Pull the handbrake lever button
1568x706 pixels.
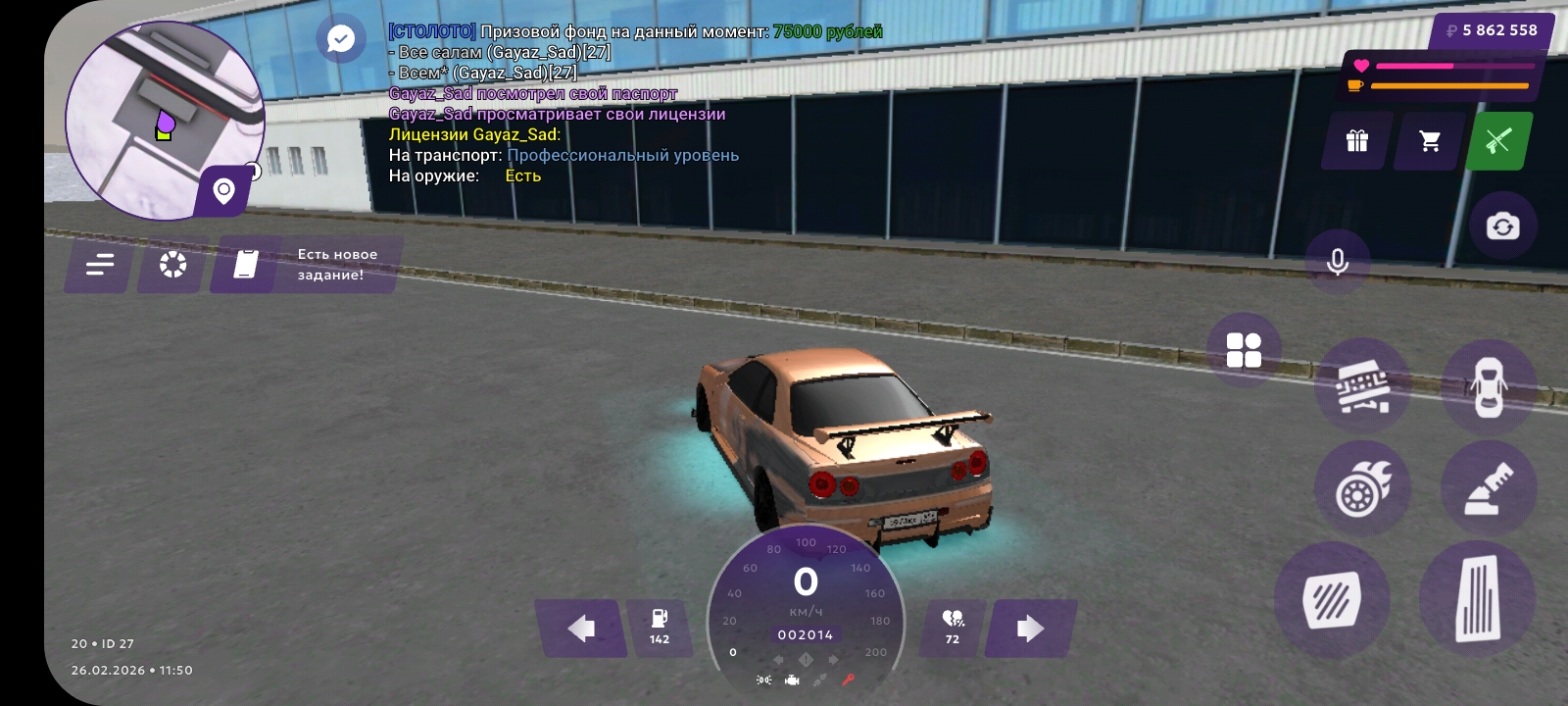pyautogui.click(x=1488, y=487)
